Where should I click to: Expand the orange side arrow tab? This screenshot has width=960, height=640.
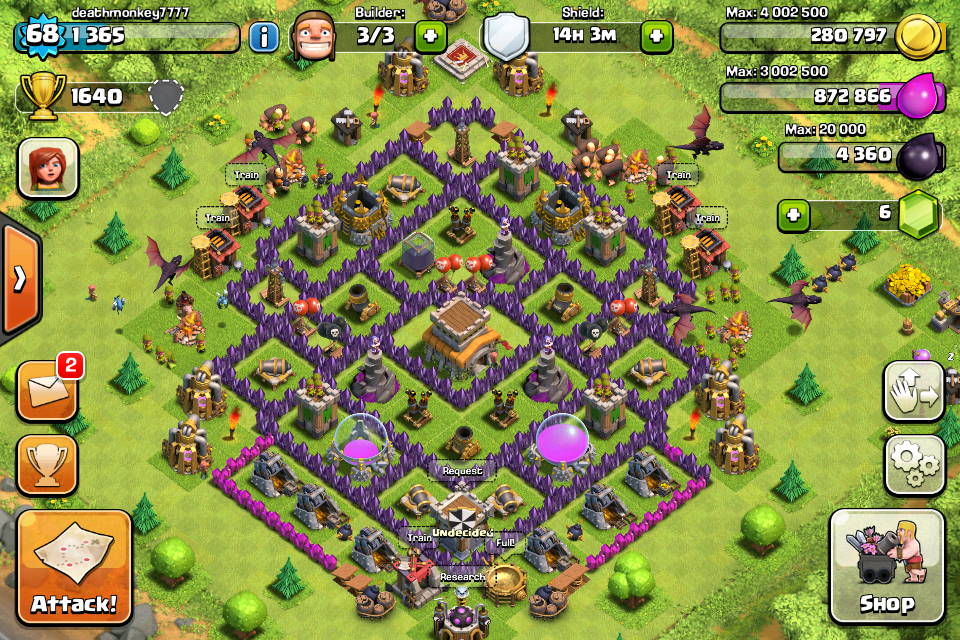tap(20, 278)
